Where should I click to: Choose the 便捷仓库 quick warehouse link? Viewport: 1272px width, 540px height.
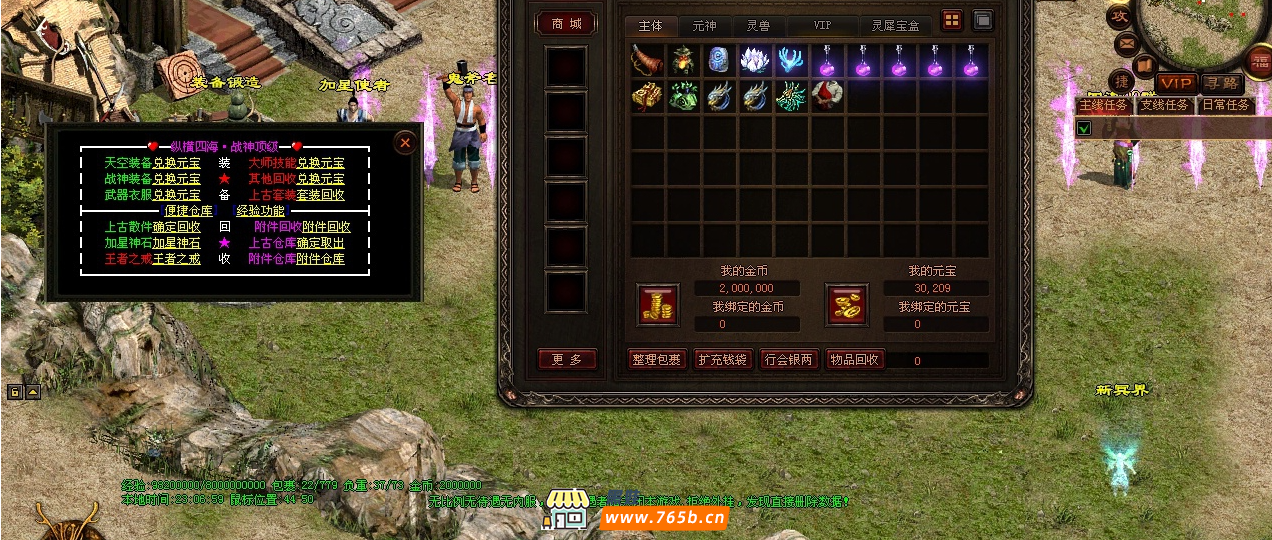point(188,211)
